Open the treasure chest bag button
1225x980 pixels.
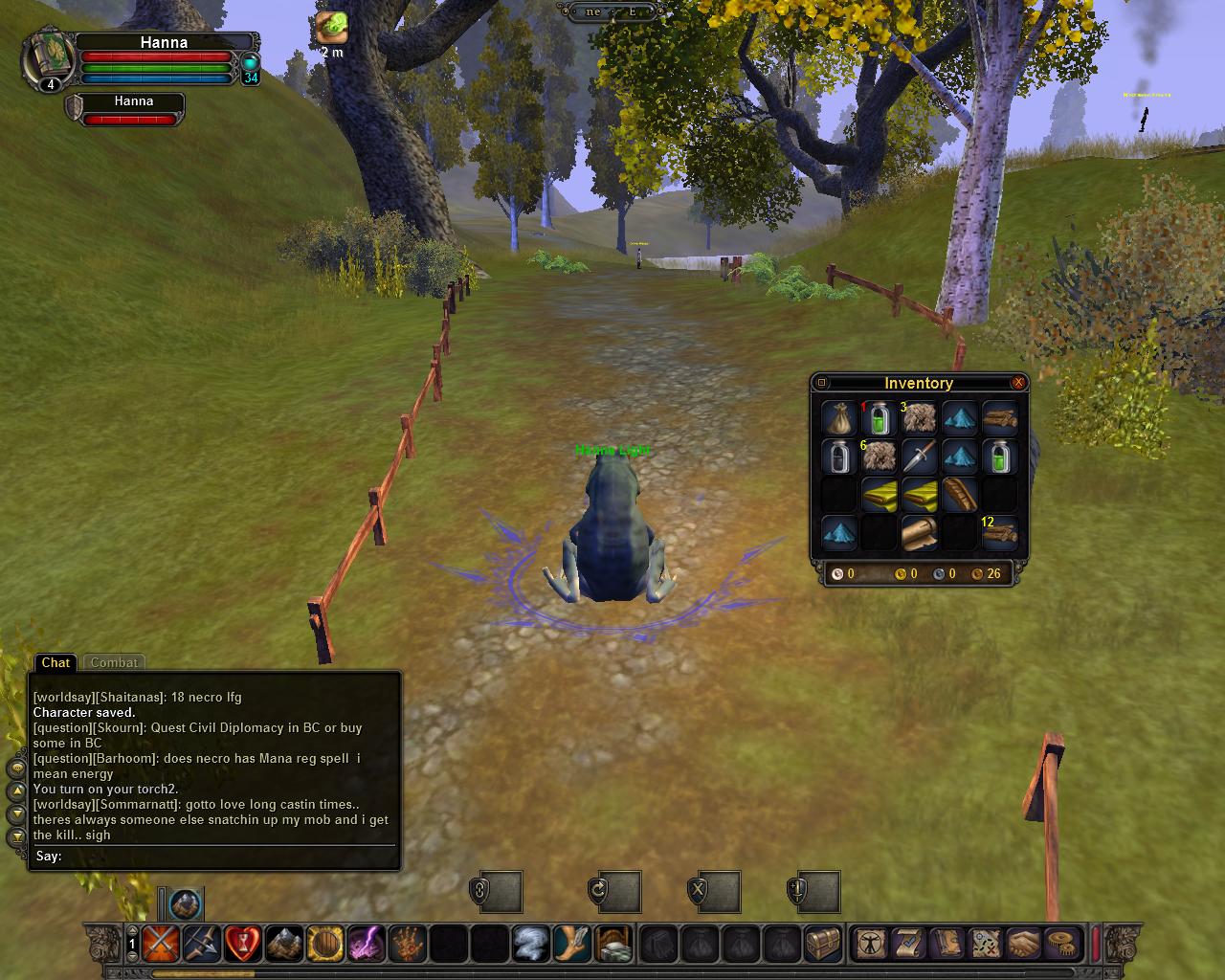(823, 944)
